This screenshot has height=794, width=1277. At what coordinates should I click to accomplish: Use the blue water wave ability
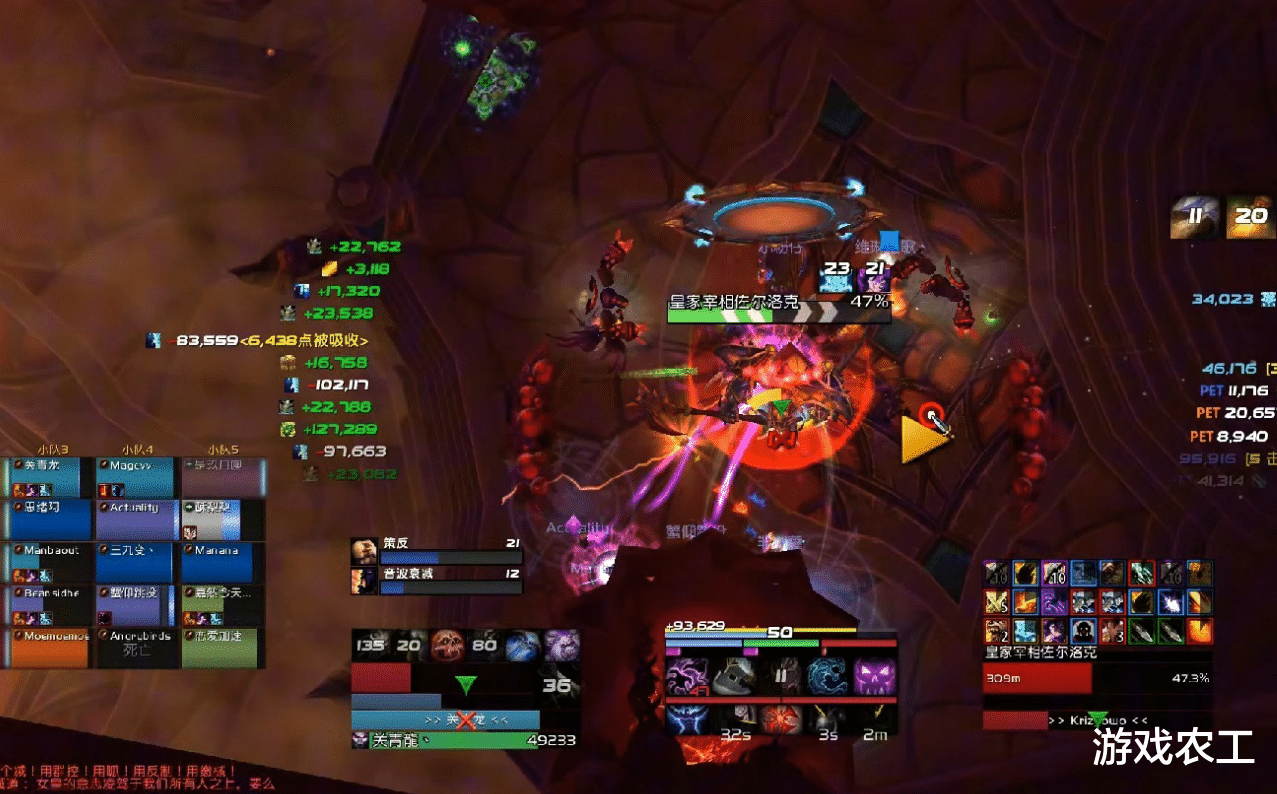pos(828,676)
